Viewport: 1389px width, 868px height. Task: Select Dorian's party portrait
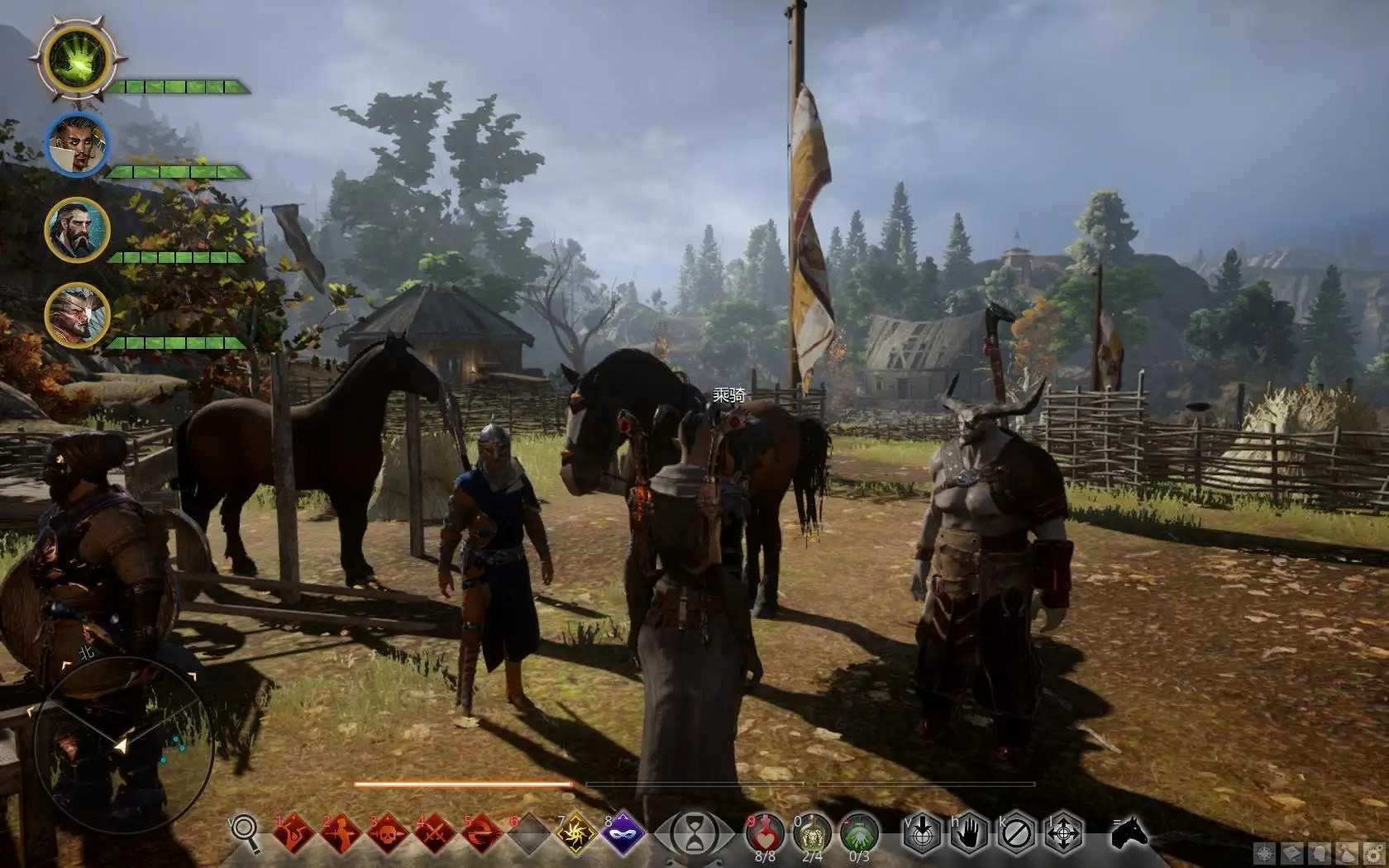[77, 145]
